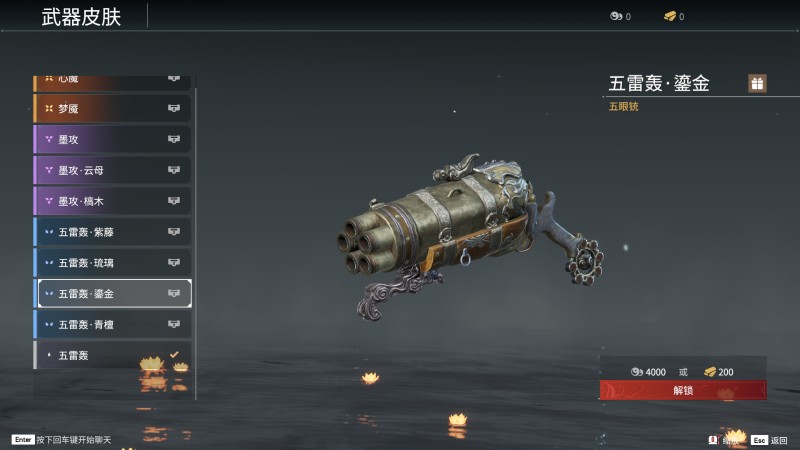The width and height of the screenshot is (800, 450).
Task: Select the 五雷轰·紫藤 skin
Action: (x=113, y=233)
